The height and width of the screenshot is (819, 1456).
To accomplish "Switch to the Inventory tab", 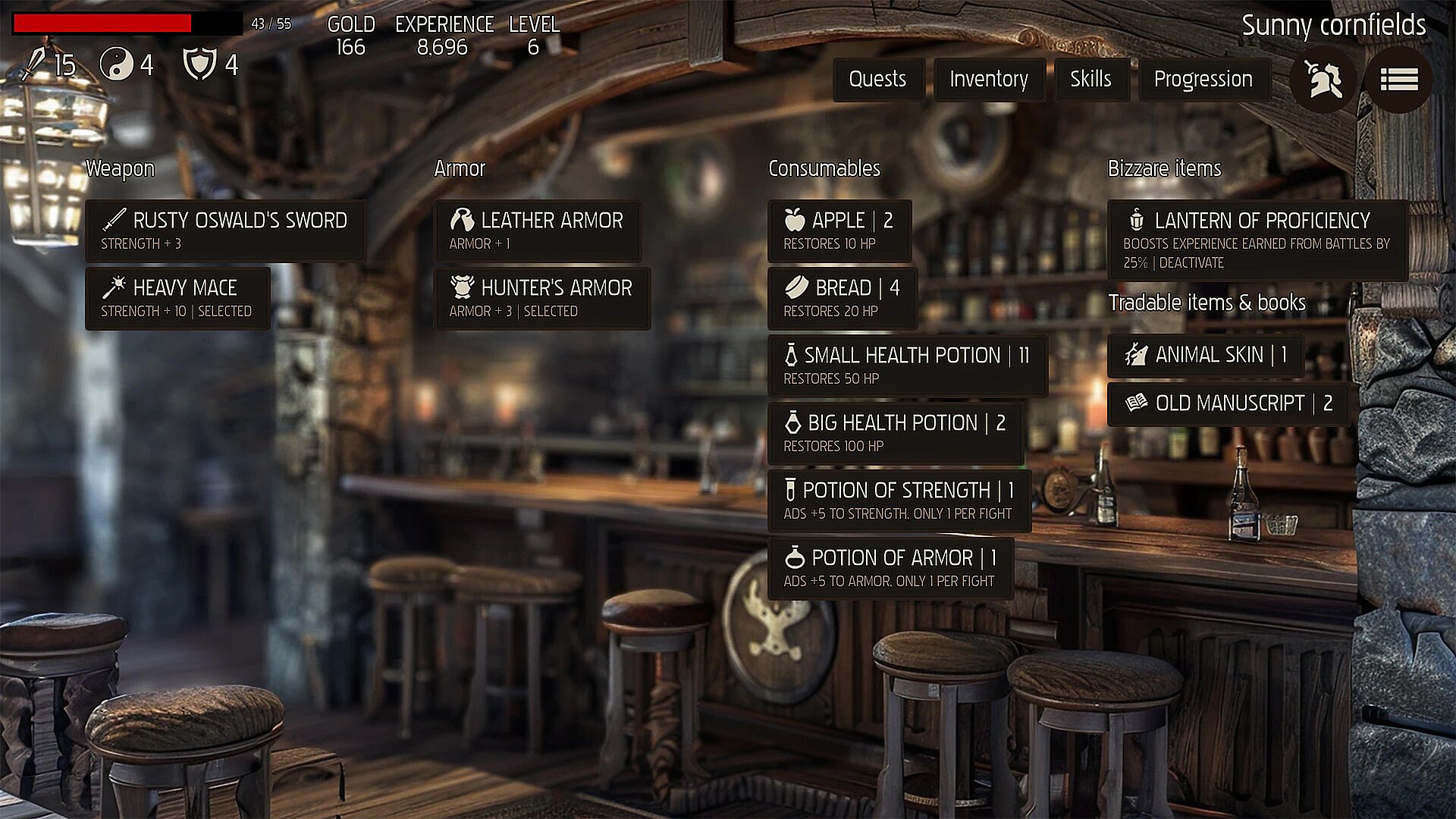I will point(989,80).
